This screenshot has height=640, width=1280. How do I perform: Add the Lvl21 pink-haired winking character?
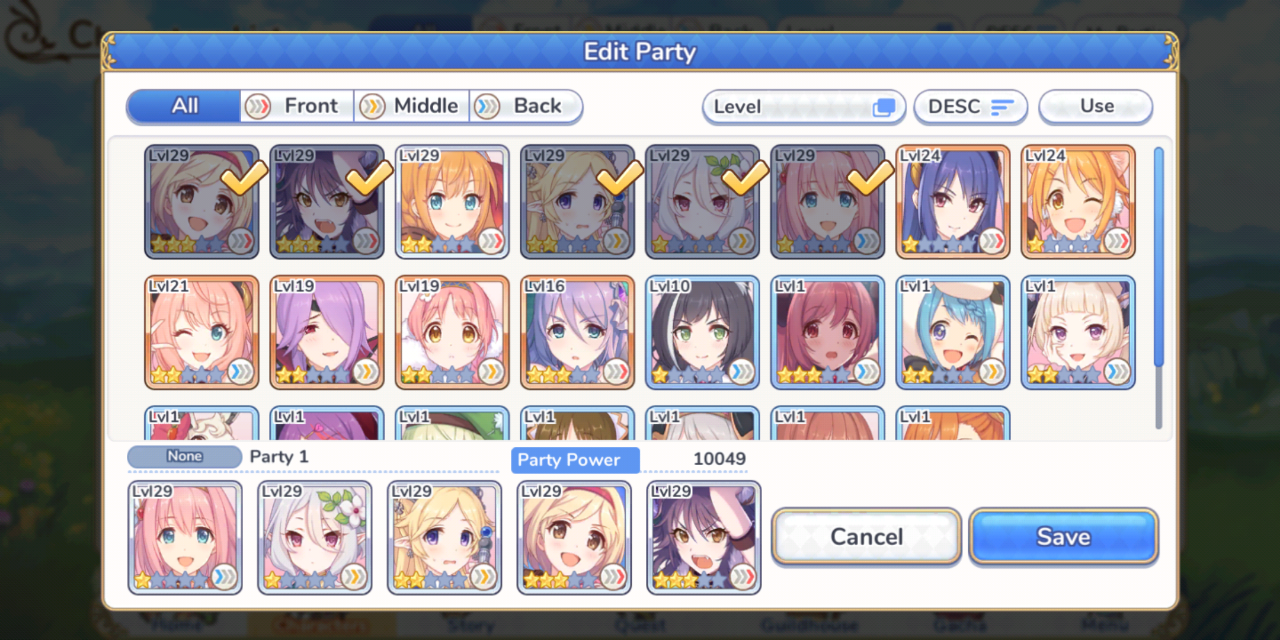tap(202, 332)
